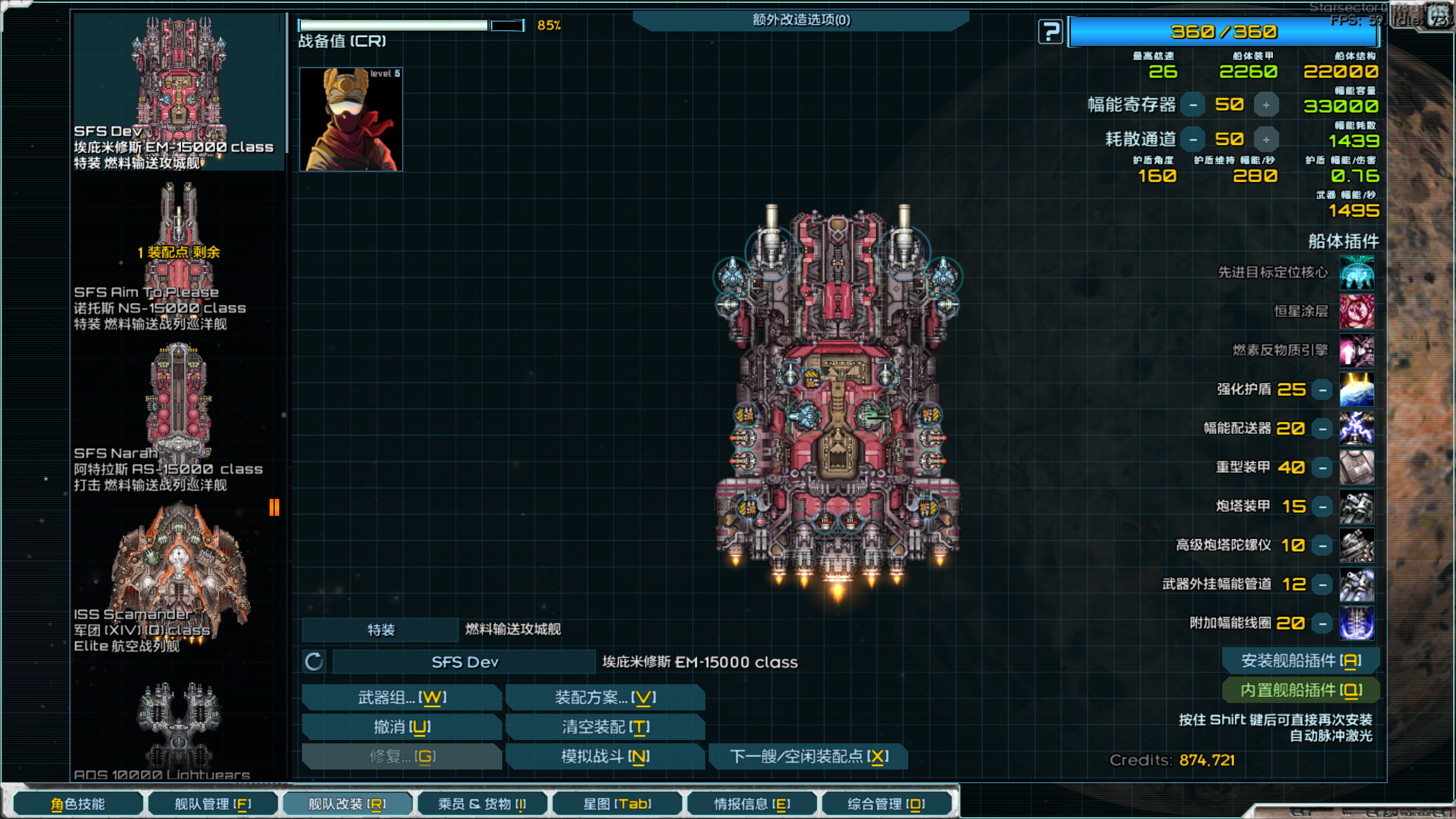Open 情报信息 intel tab
Viewport: 1456px width, 819px height.
click(751, 804)
